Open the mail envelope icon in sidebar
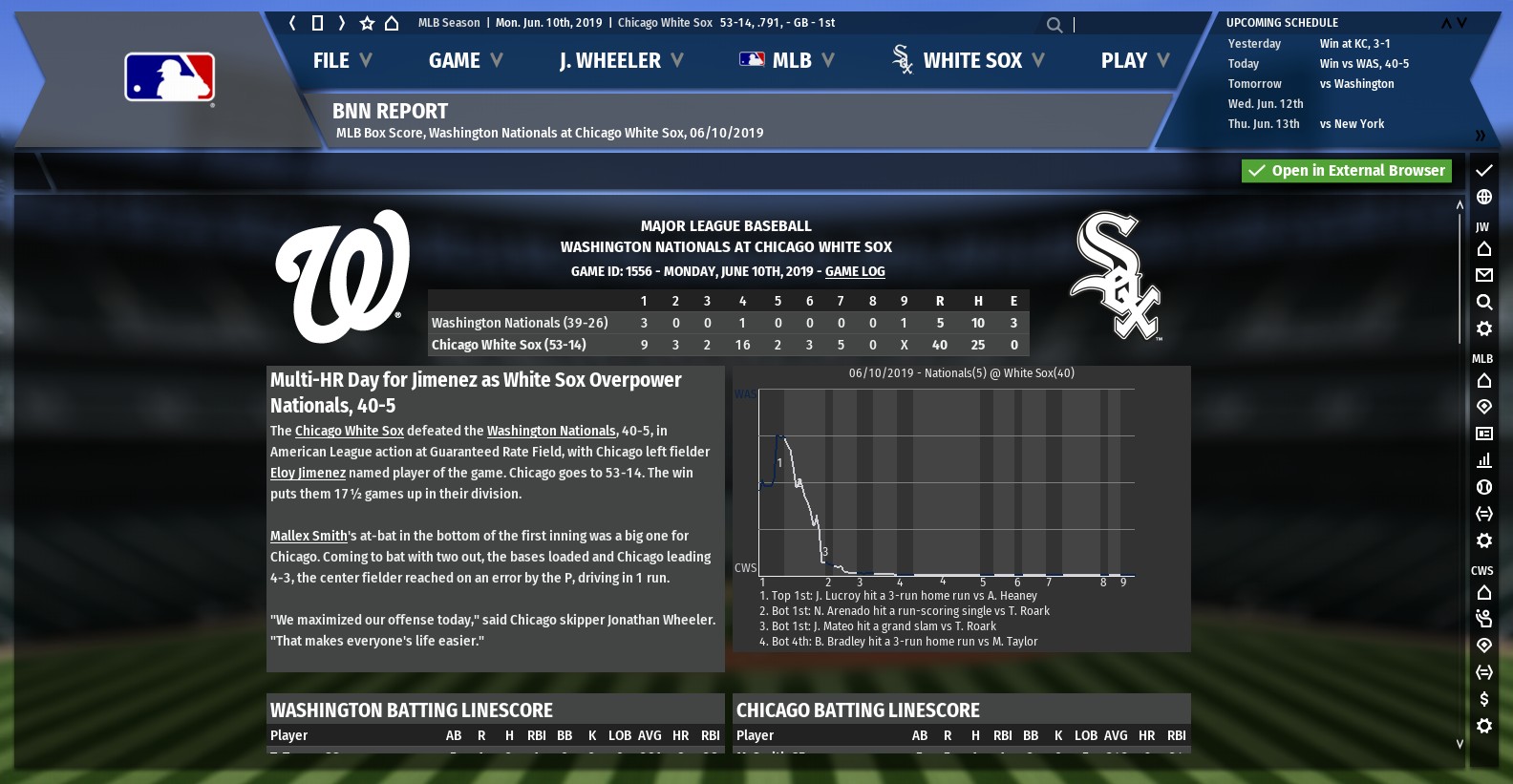 1483,276
